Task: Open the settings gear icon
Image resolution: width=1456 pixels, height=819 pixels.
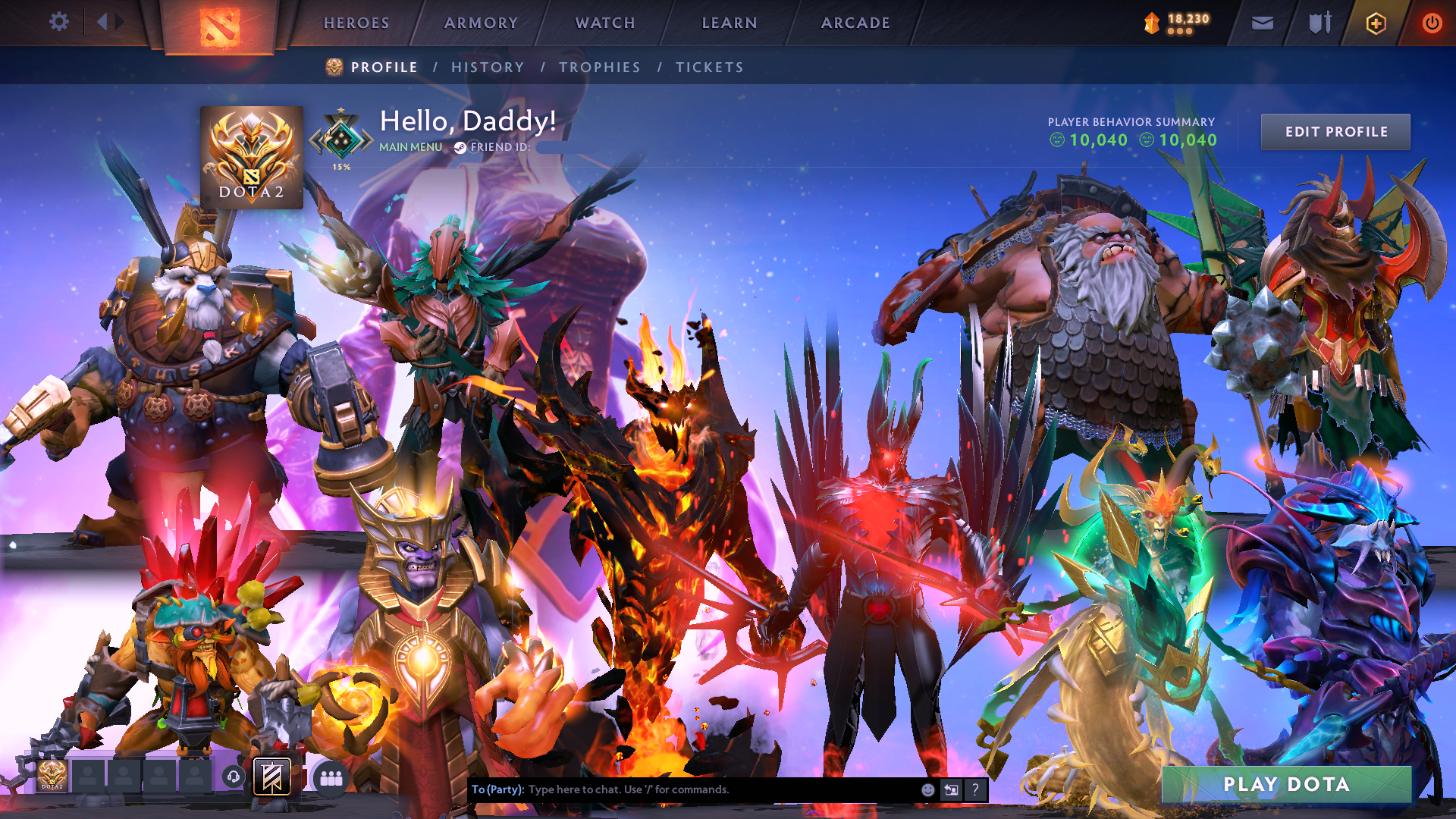Action: [59, 23]
